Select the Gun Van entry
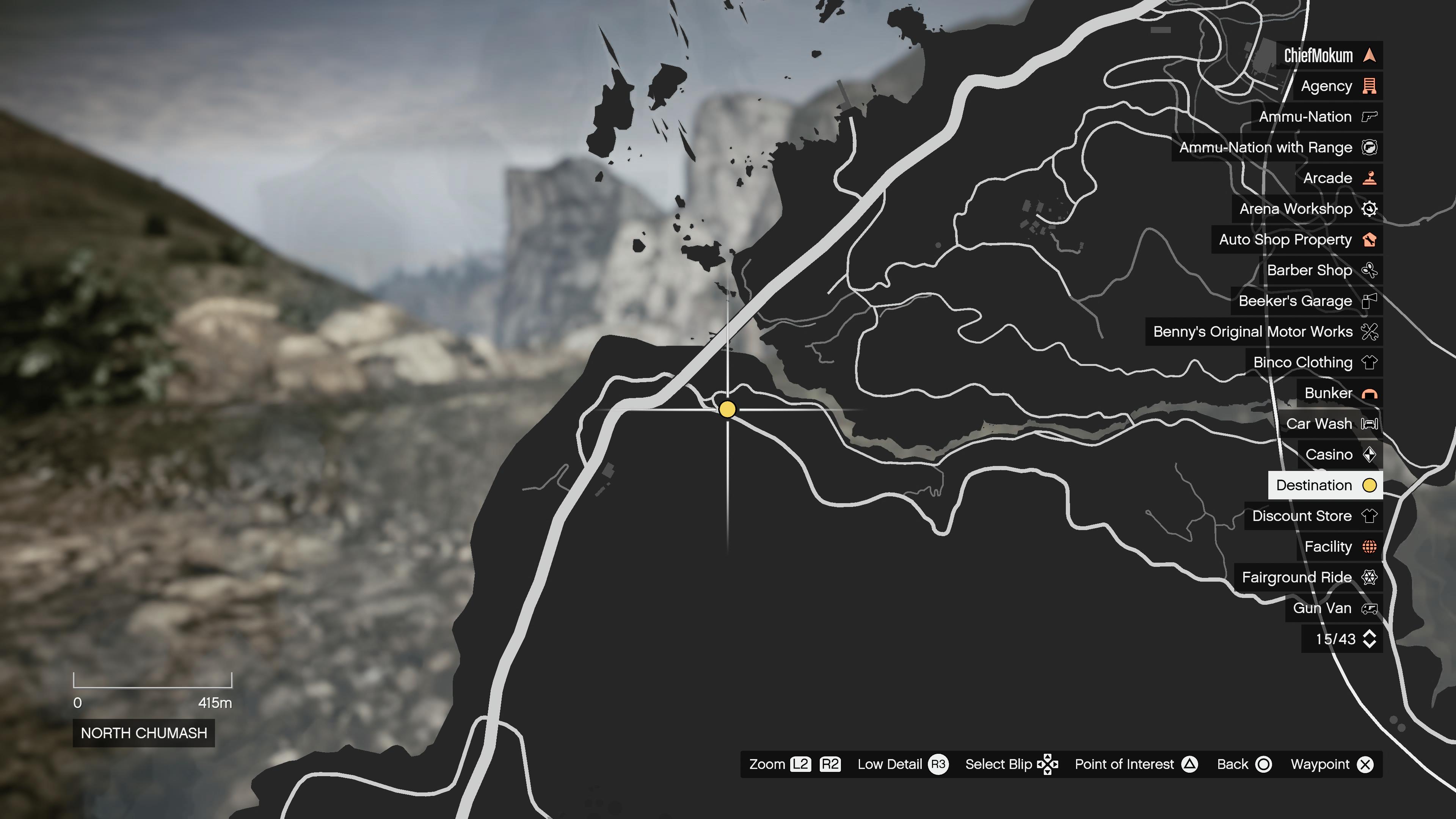The width and height of the screenshot is (1456, 819). (1334, 608)
